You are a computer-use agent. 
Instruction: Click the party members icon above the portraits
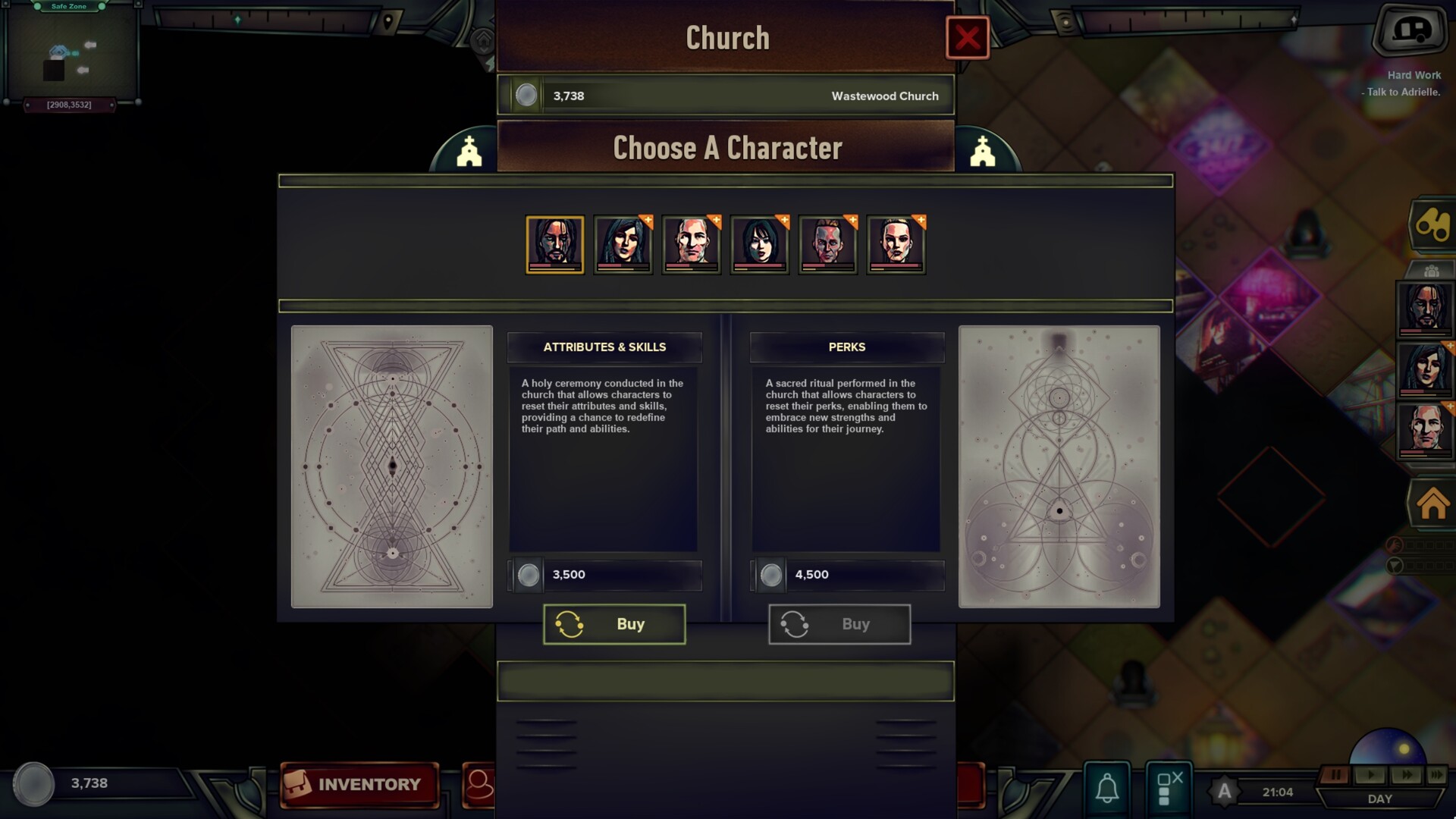pos(1432,271)
